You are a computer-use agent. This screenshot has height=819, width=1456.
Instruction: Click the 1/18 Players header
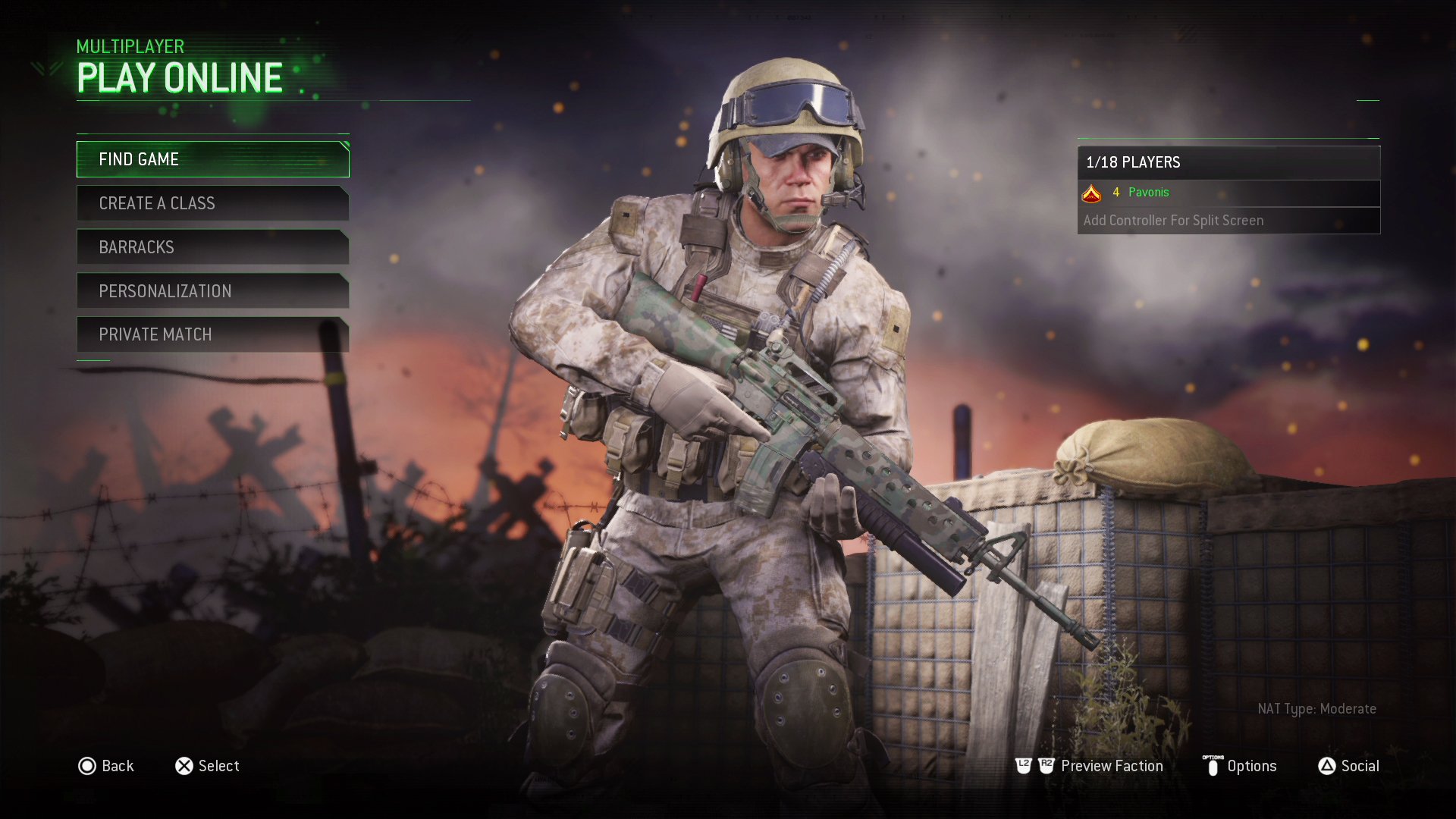click(x=1133, y=162)
